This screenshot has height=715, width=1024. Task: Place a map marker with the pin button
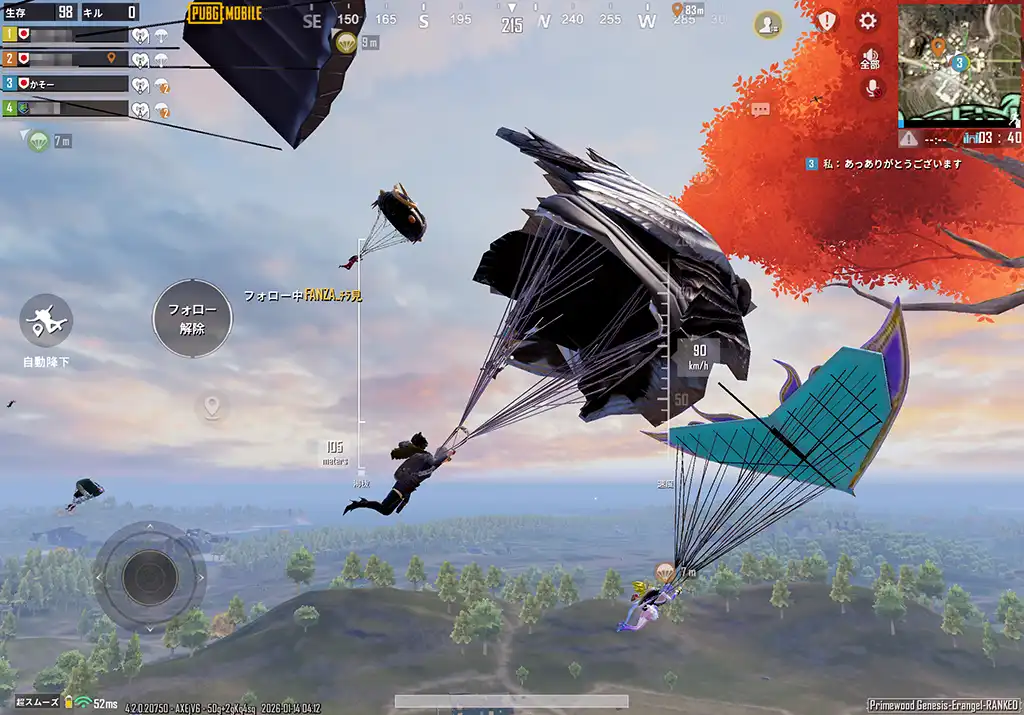211,407
